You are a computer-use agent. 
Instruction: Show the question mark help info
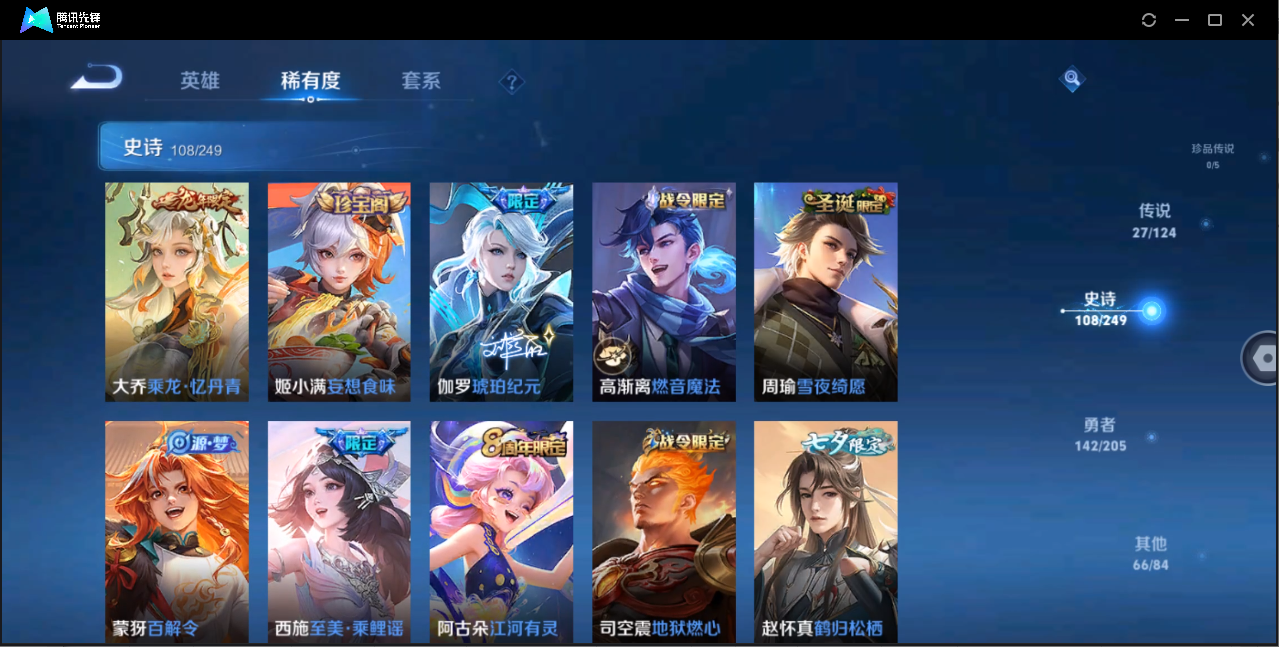tap(511, 82)
